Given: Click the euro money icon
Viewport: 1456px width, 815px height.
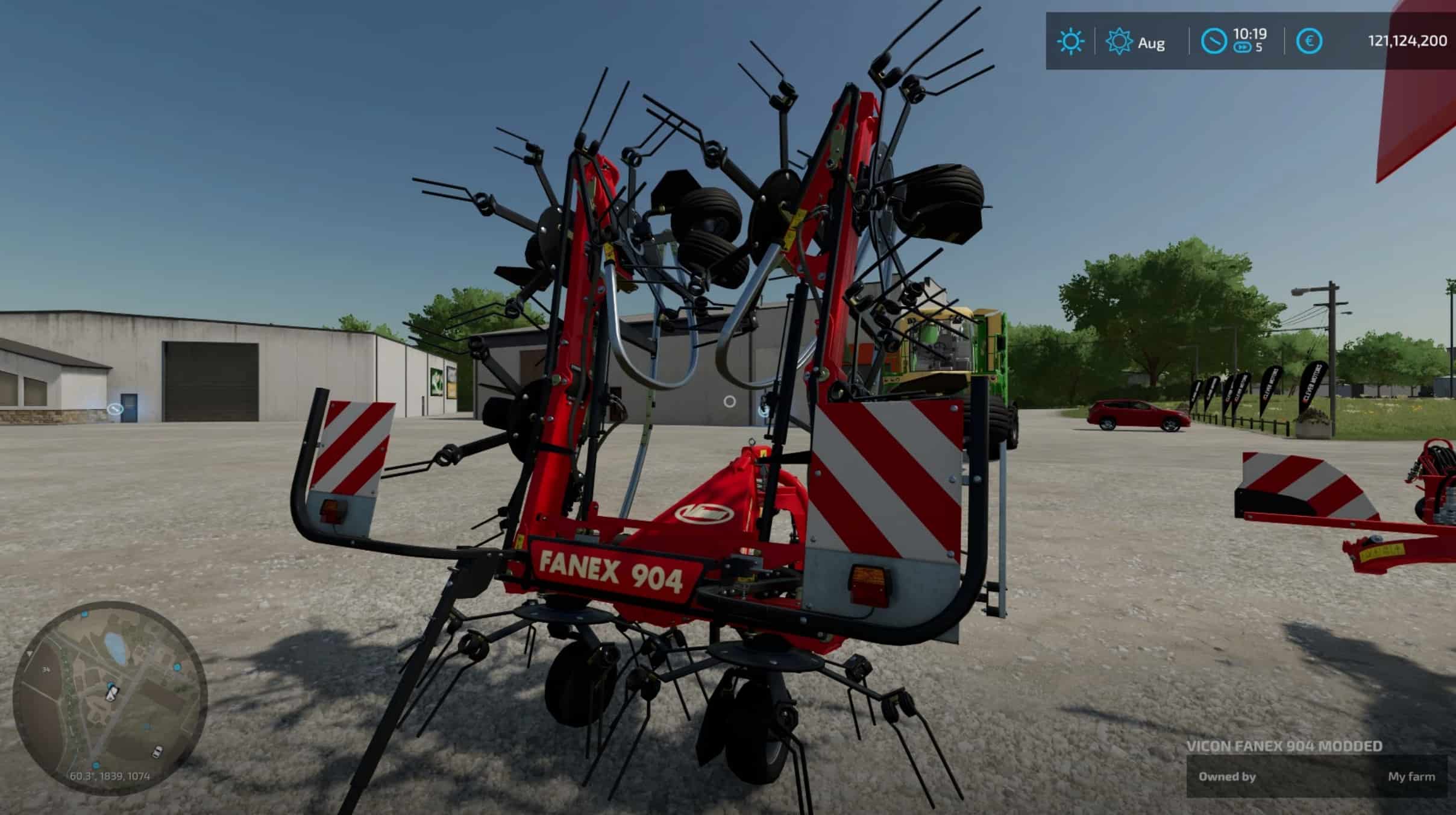Looking at the screenshot, I should (1309, 42).
